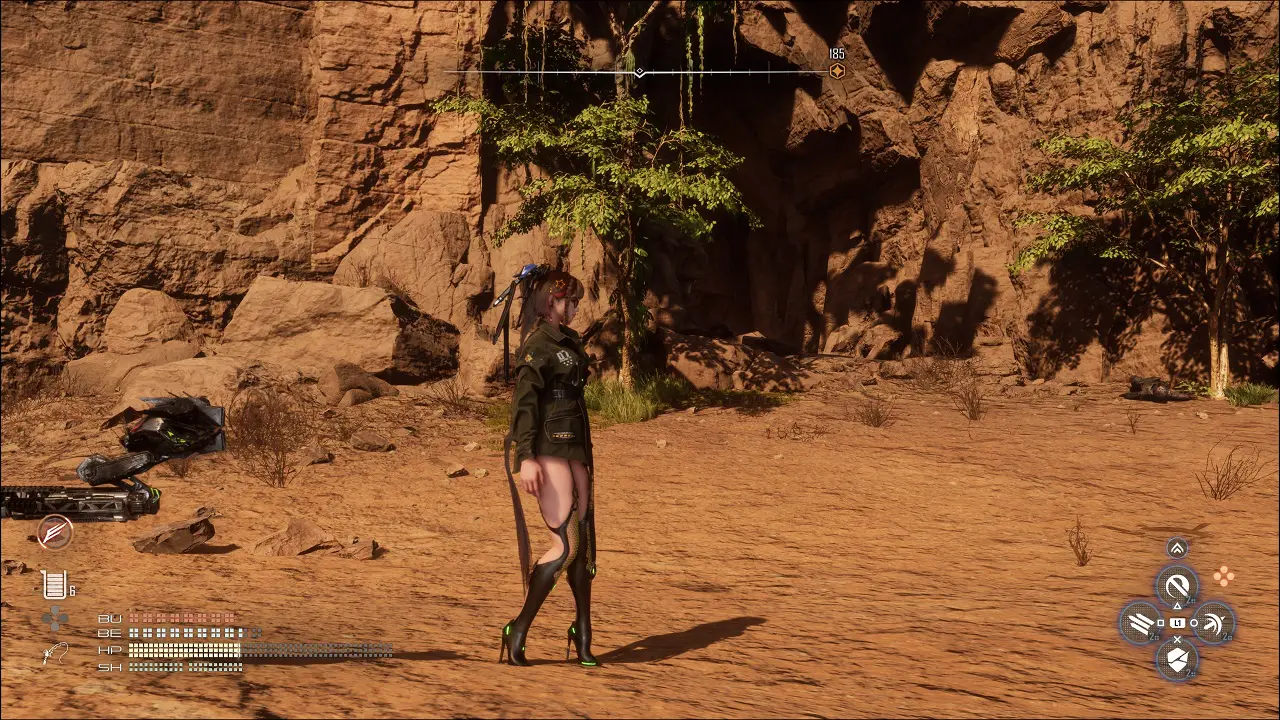Image resolution: width=1280 pixels, height=720 pixels.
Task: Click the grey four-petal d-pad icon
Action: click(54, 619)
